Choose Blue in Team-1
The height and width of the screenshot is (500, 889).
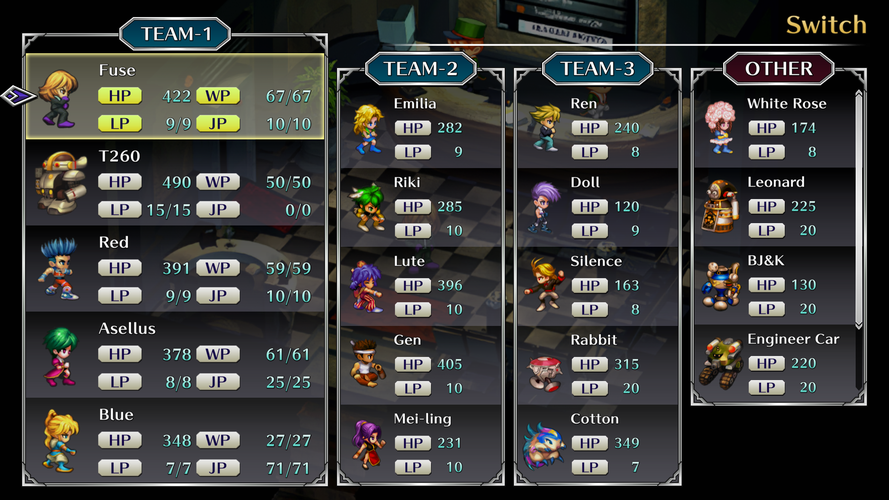tap(175, 440)
